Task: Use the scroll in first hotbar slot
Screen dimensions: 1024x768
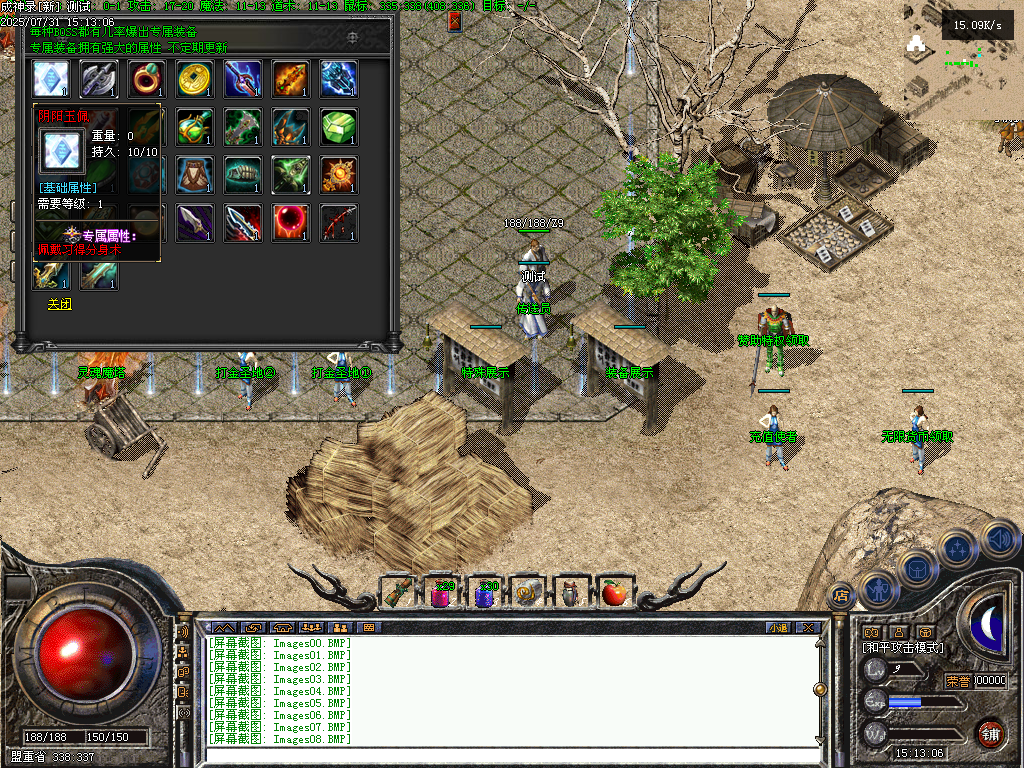Action: point(397,593)
